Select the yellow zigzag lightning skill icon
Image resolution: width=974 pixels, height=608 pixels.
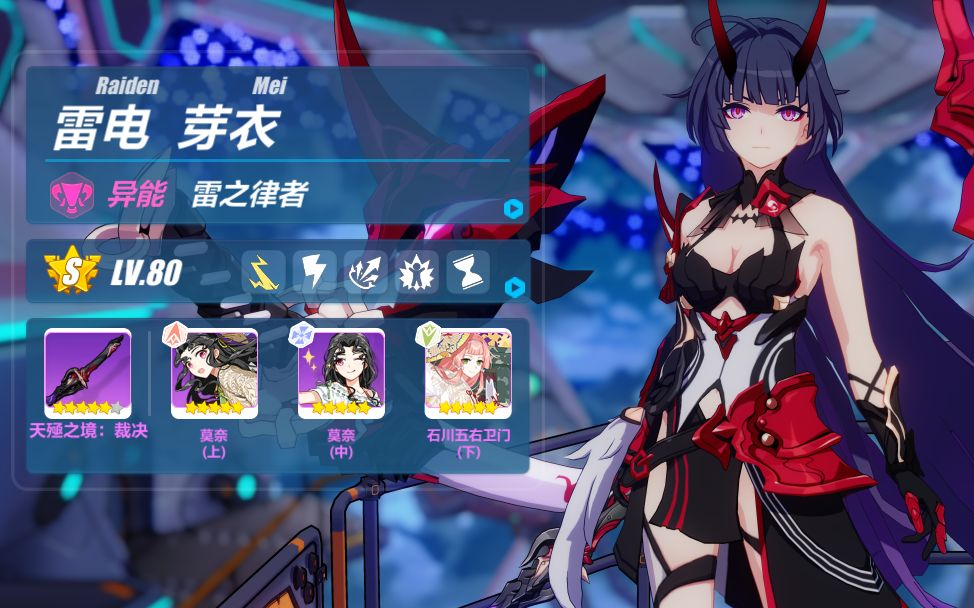tap(263, 272)
